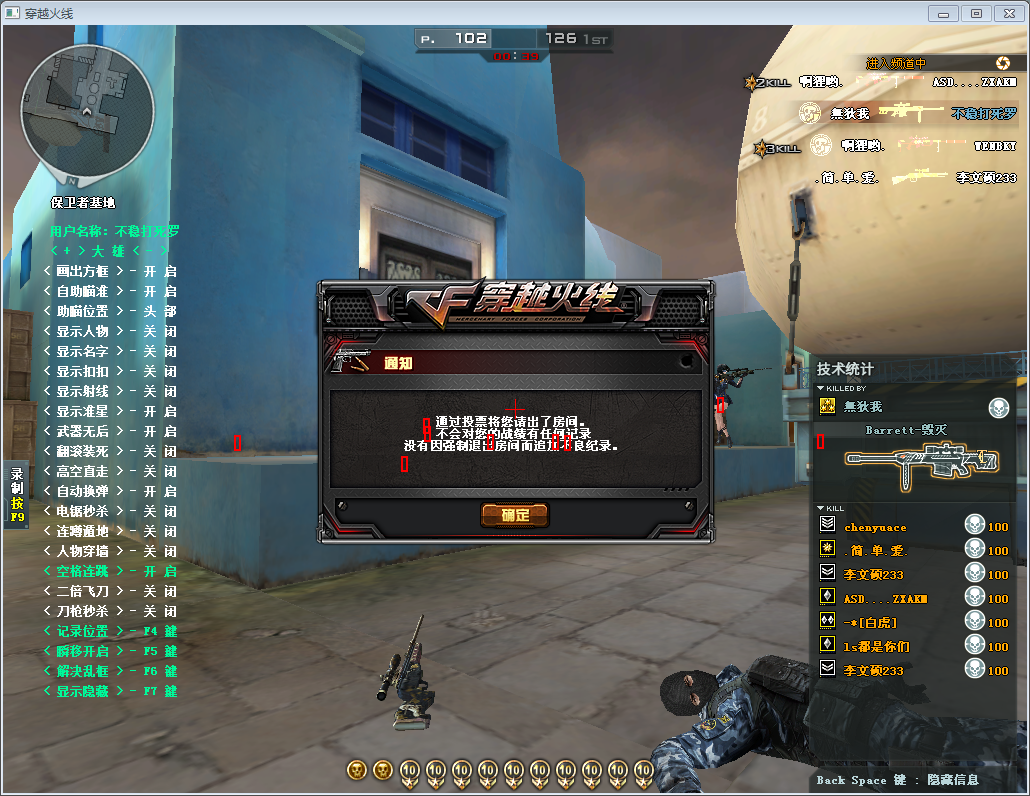This screenshot has height=796, width=1030.
Task: Select the 刀枪秒杀 menu entry
Action: (x=110, y=611)
